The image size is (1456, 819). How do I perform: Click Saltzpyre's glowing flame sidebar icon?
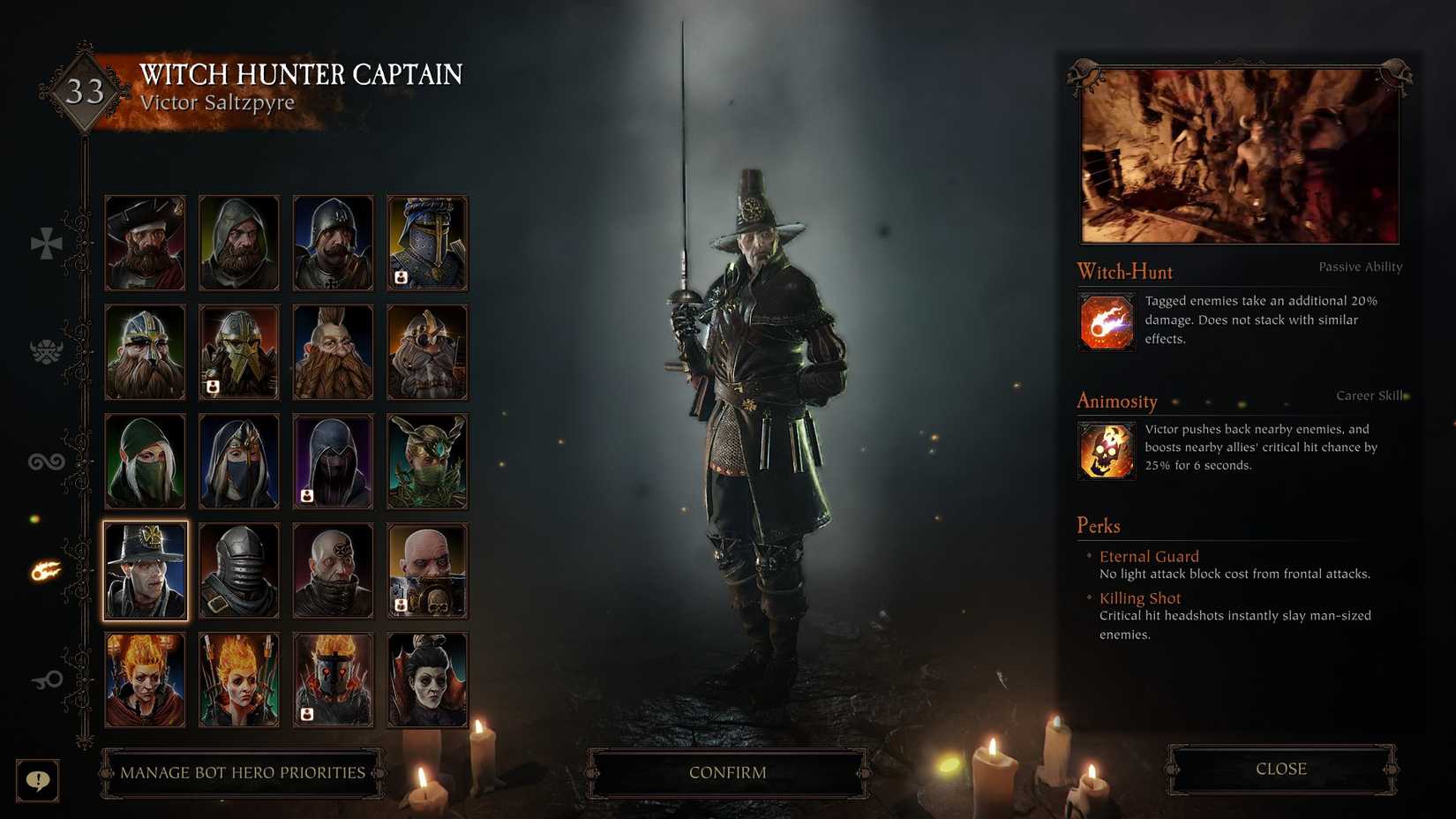coord(44,569)
